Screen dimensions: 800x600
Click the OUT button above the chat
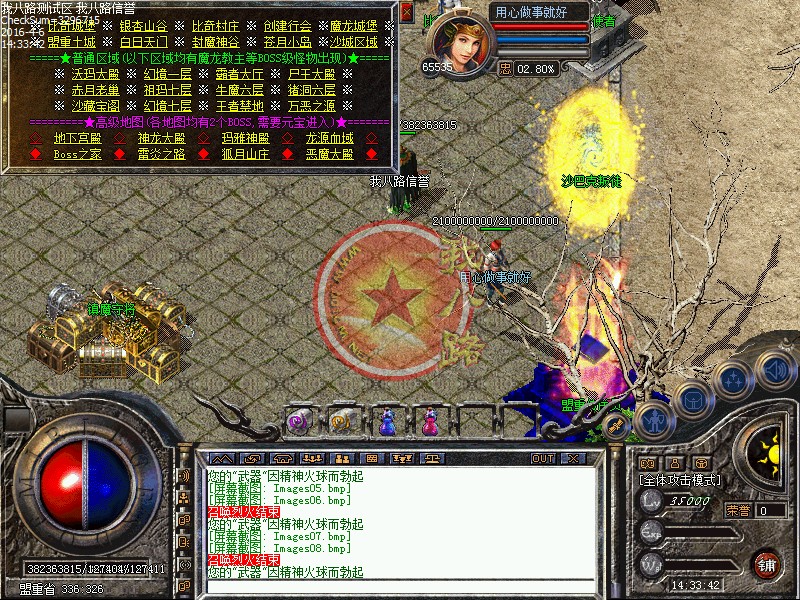542,458
